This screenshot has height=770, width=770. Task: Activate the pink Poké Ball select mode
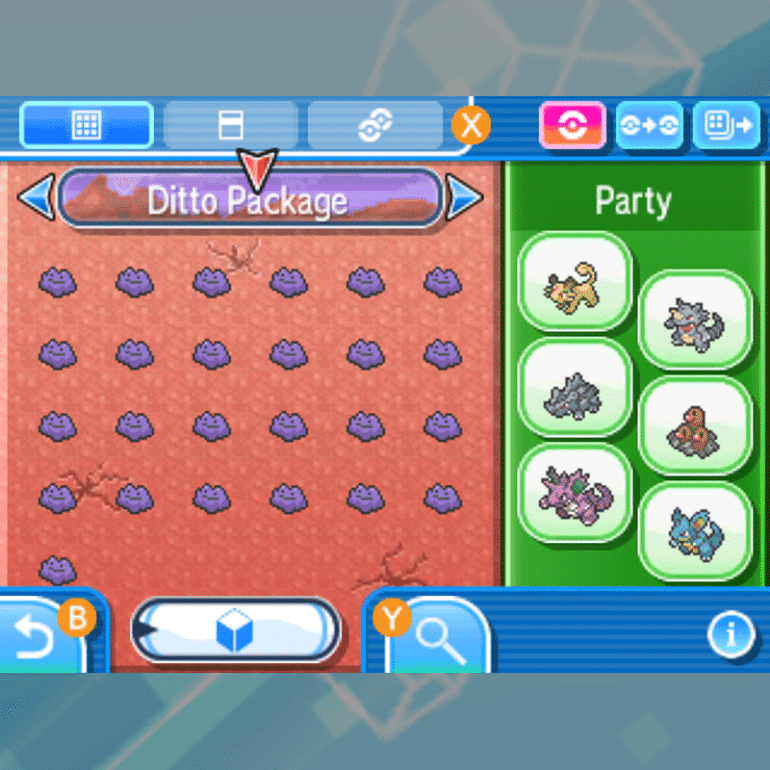pyautogui.click(x=573, y=126)
